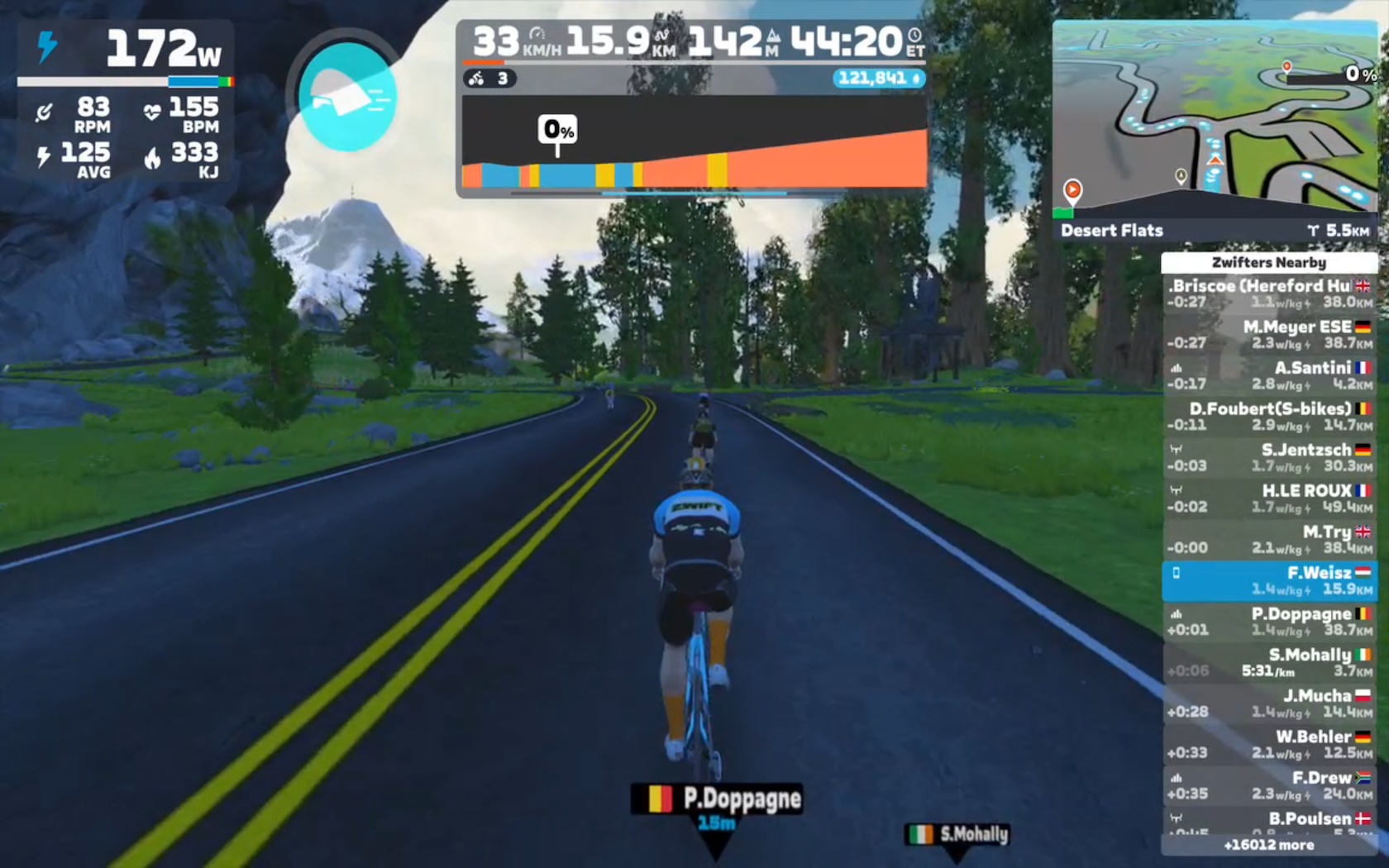1389x868 pixels.
Task: Show the +16012 more riders
Action: (x=1269, y=845)
